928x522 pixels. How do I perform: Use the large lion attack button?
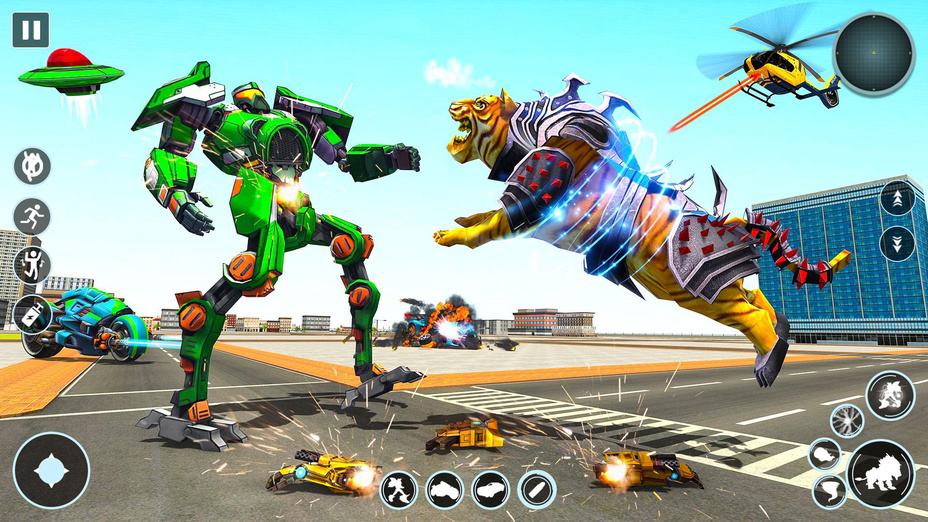coord(881,474)
